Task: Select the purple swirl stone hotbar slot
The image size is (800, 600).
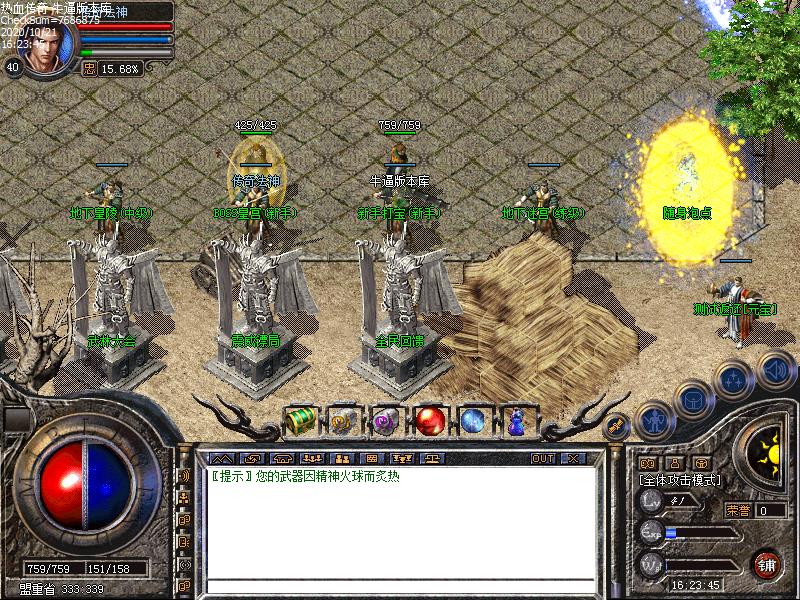Action: coord(386,421)
